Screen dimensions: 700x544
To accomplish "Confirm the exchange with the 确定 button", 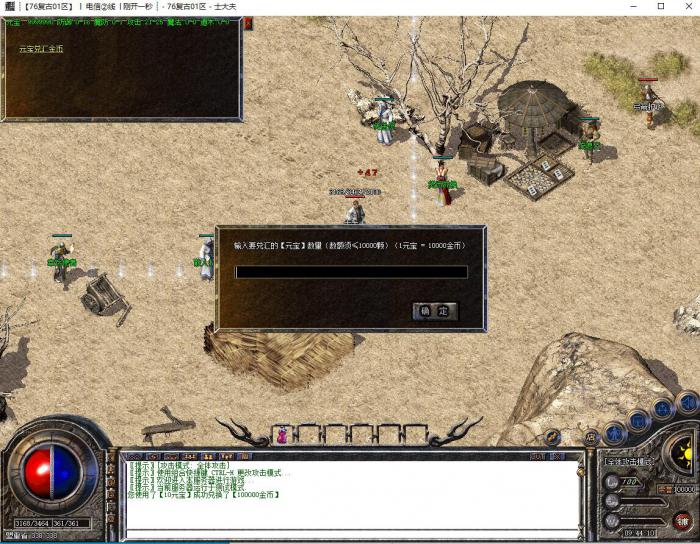I will click(x=435, y=311).
